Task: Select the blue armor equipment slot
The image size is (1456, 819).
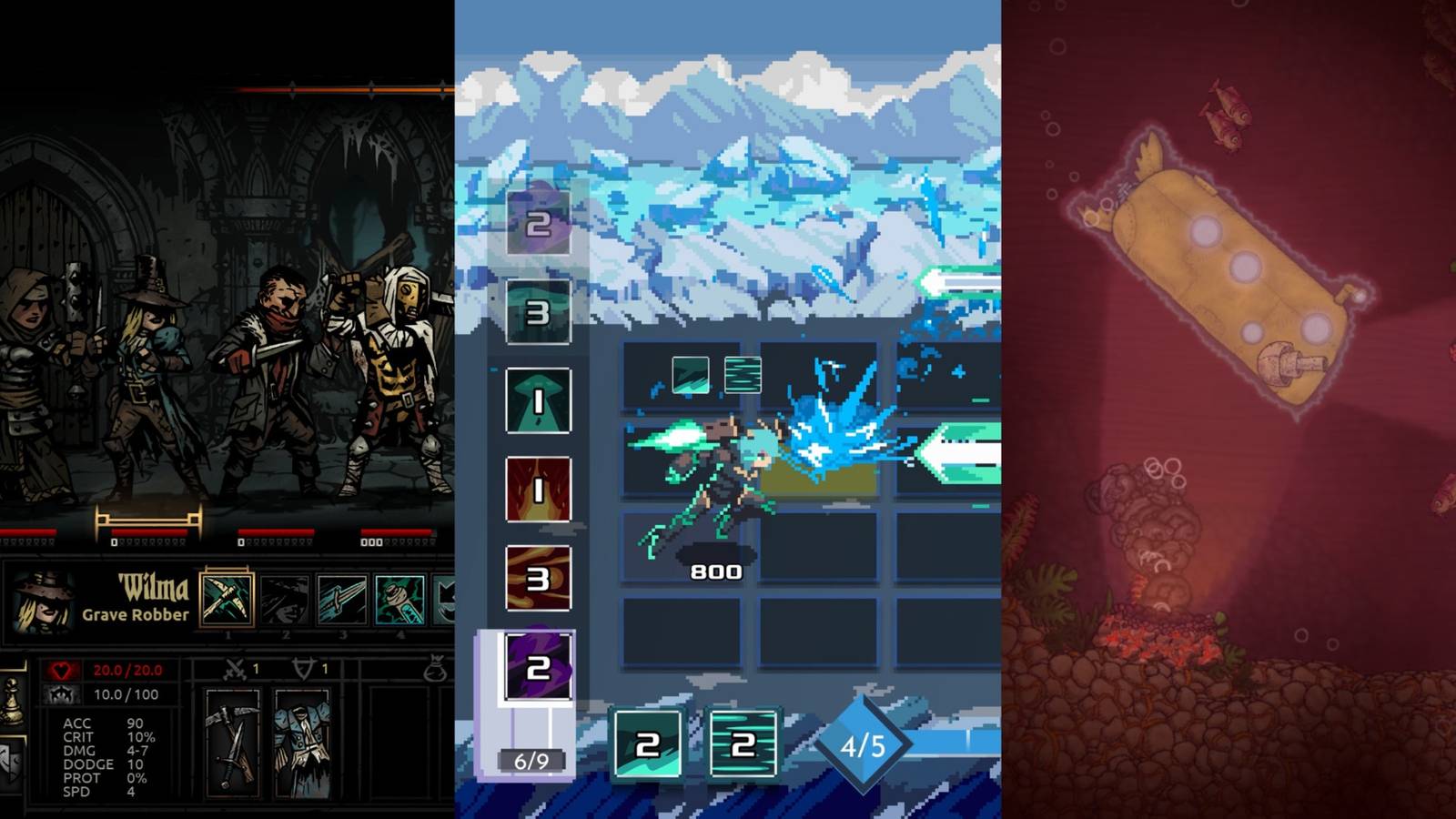Action: click(303, 744)
